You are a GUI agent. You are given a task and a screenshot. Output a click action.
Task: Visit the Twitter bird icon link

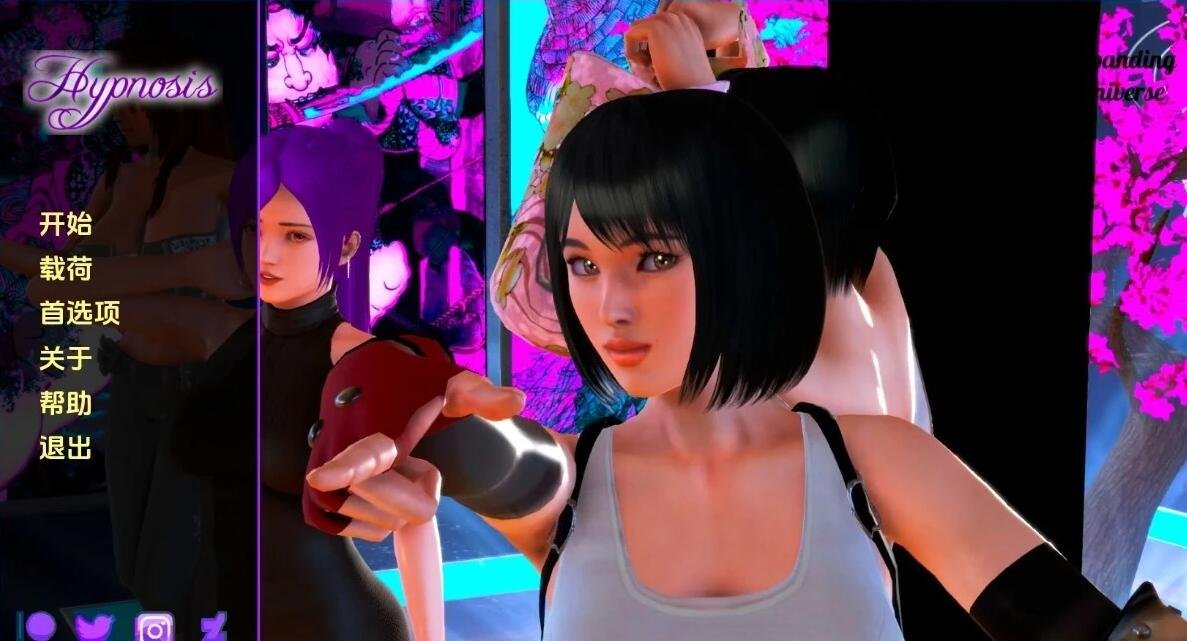(x=95, y=627)
